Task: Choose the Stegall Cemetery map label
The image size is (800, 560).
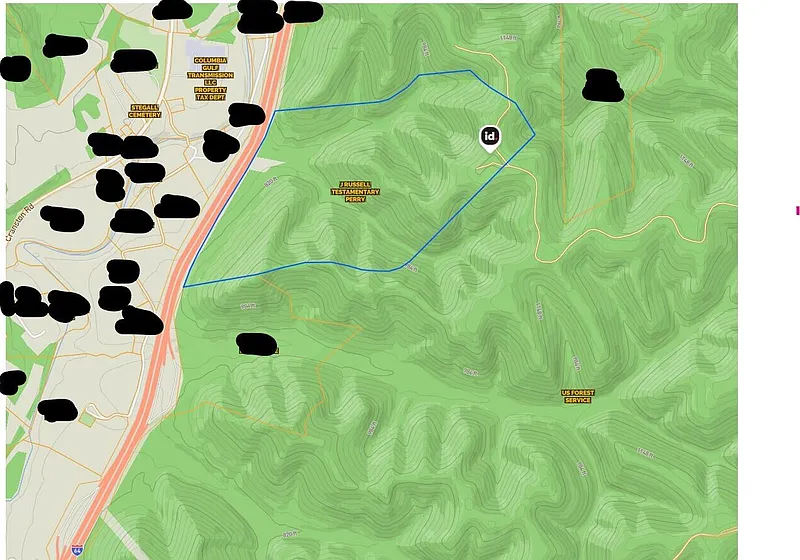Action: tap(145, 111)
